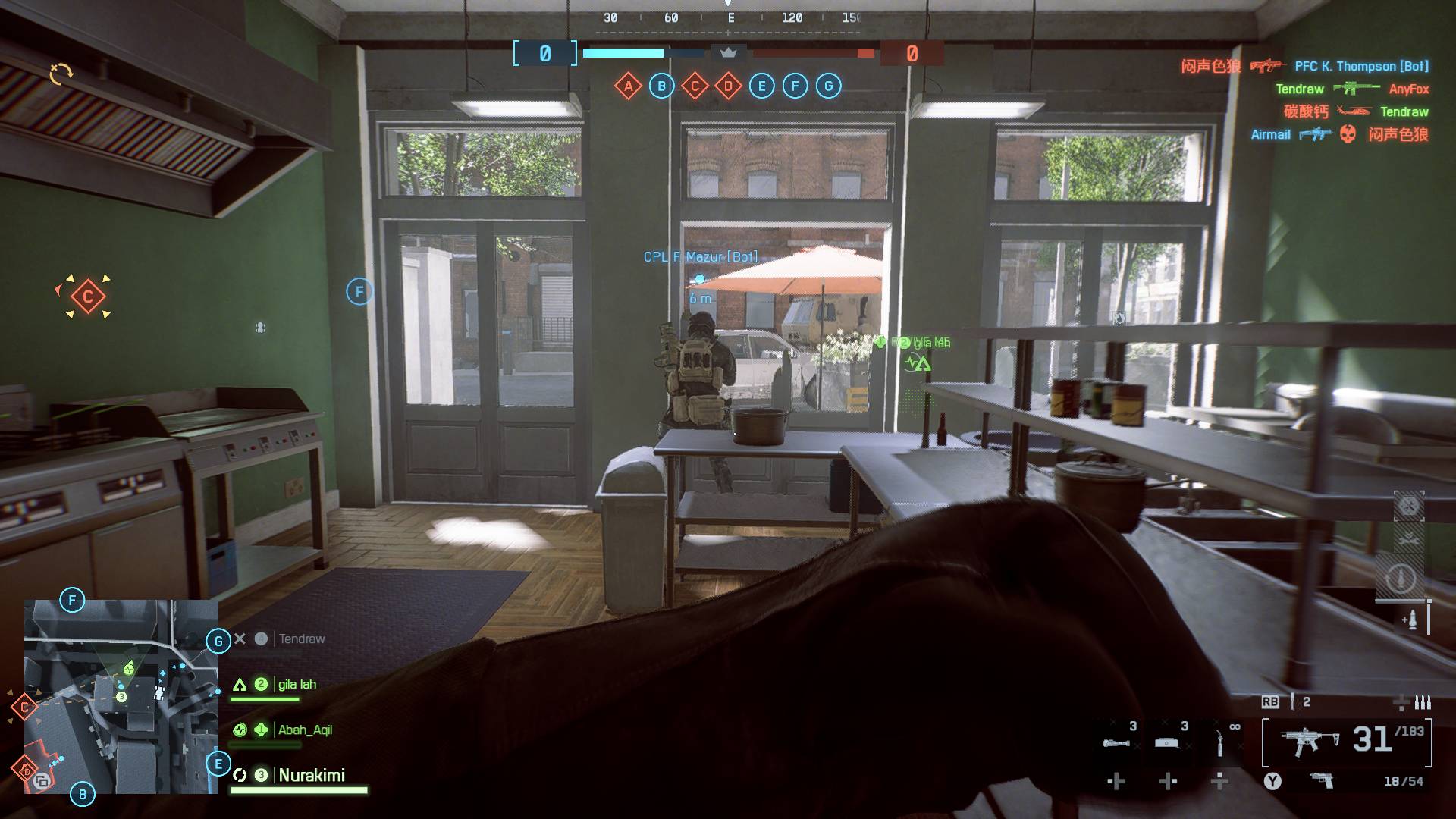The height and width of the screenshot is (819, 1456).
Task: Switch to the sidearm pistol icon
Action: pyautogui.click(x=1322, y=781)
